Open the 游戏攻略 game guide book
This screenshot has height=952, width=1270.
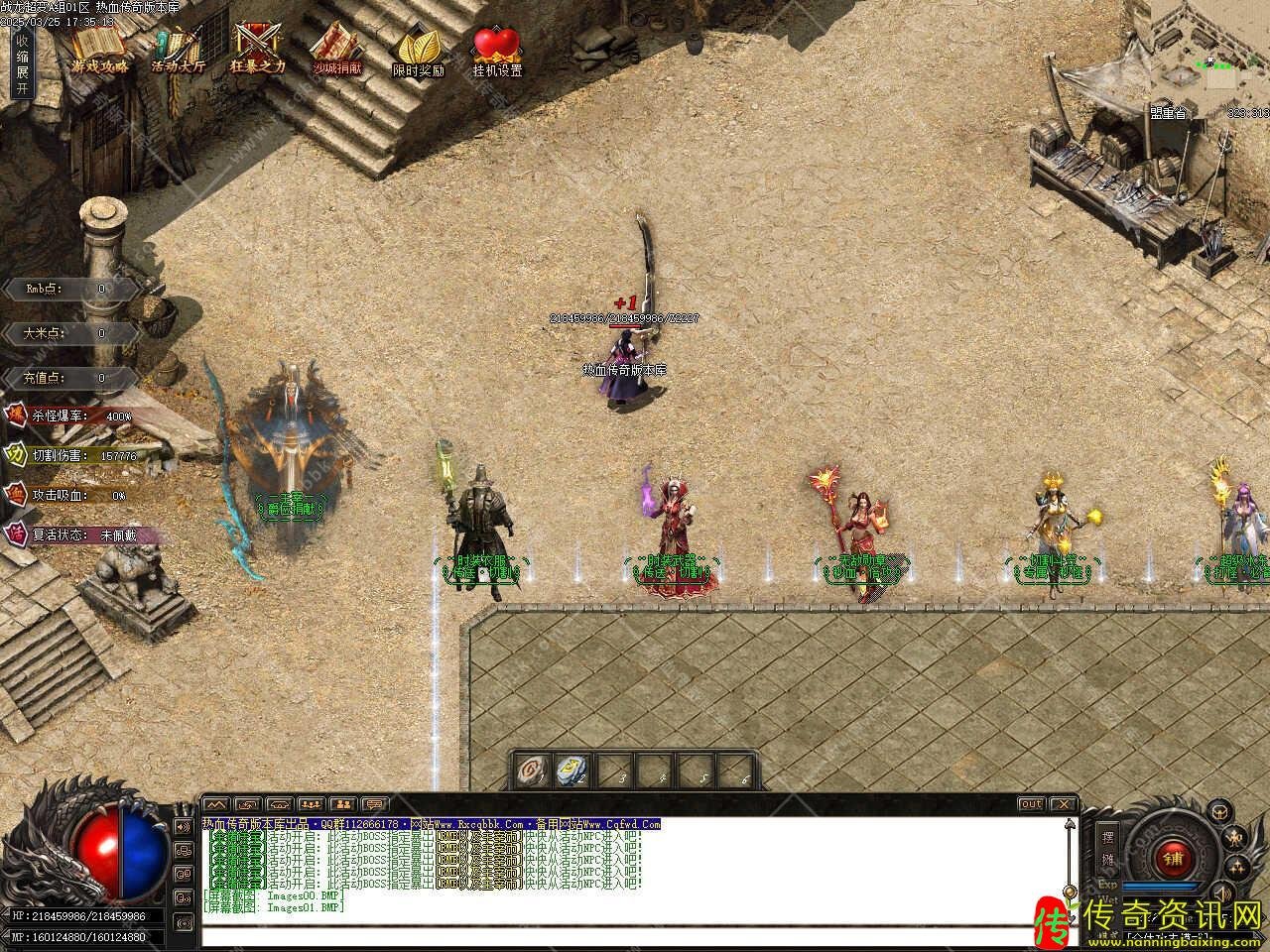pyautogui.click(x=98, y=48)
